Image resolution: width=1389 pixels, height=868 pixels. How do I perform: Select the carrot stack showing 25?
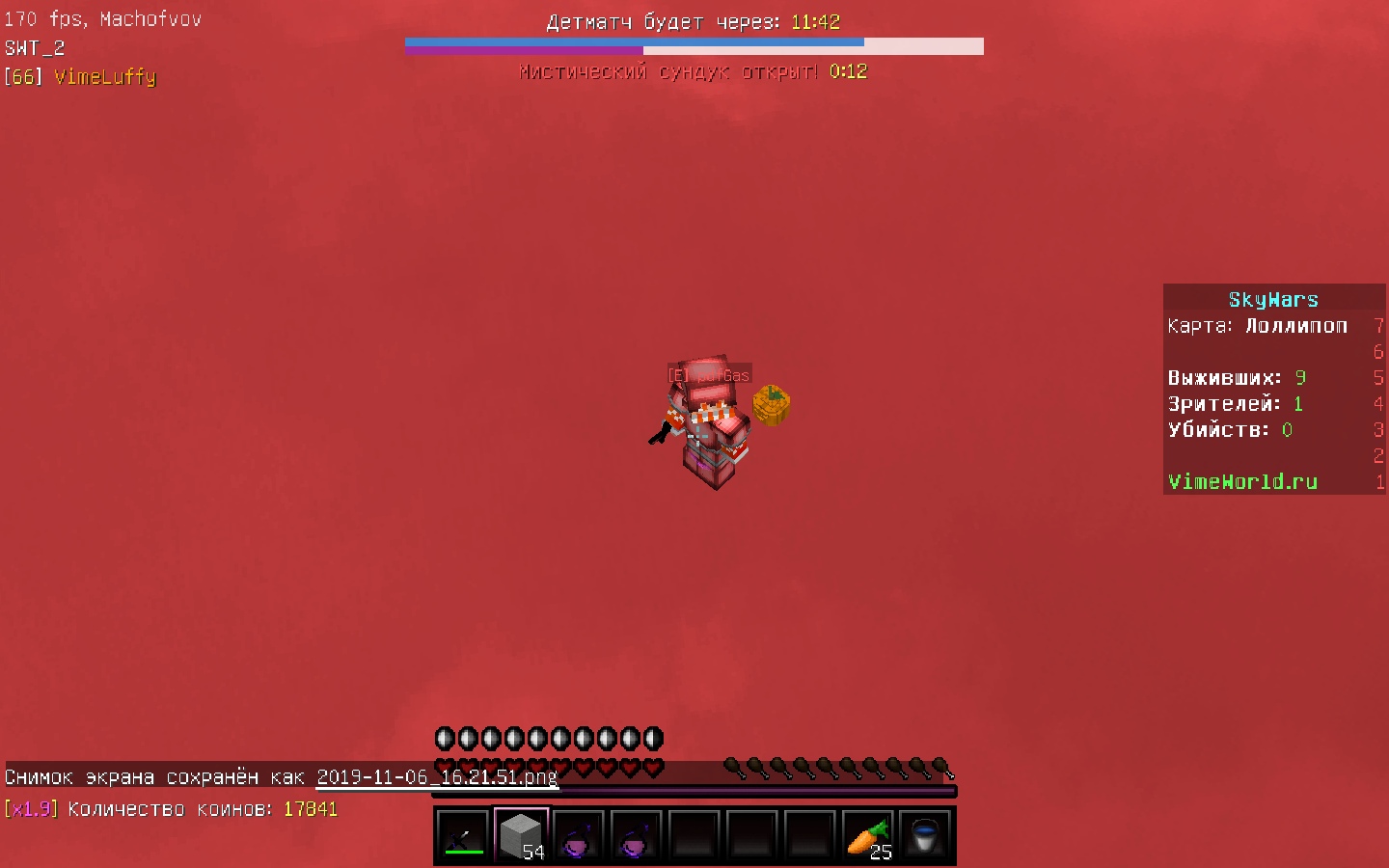(867, 835)
